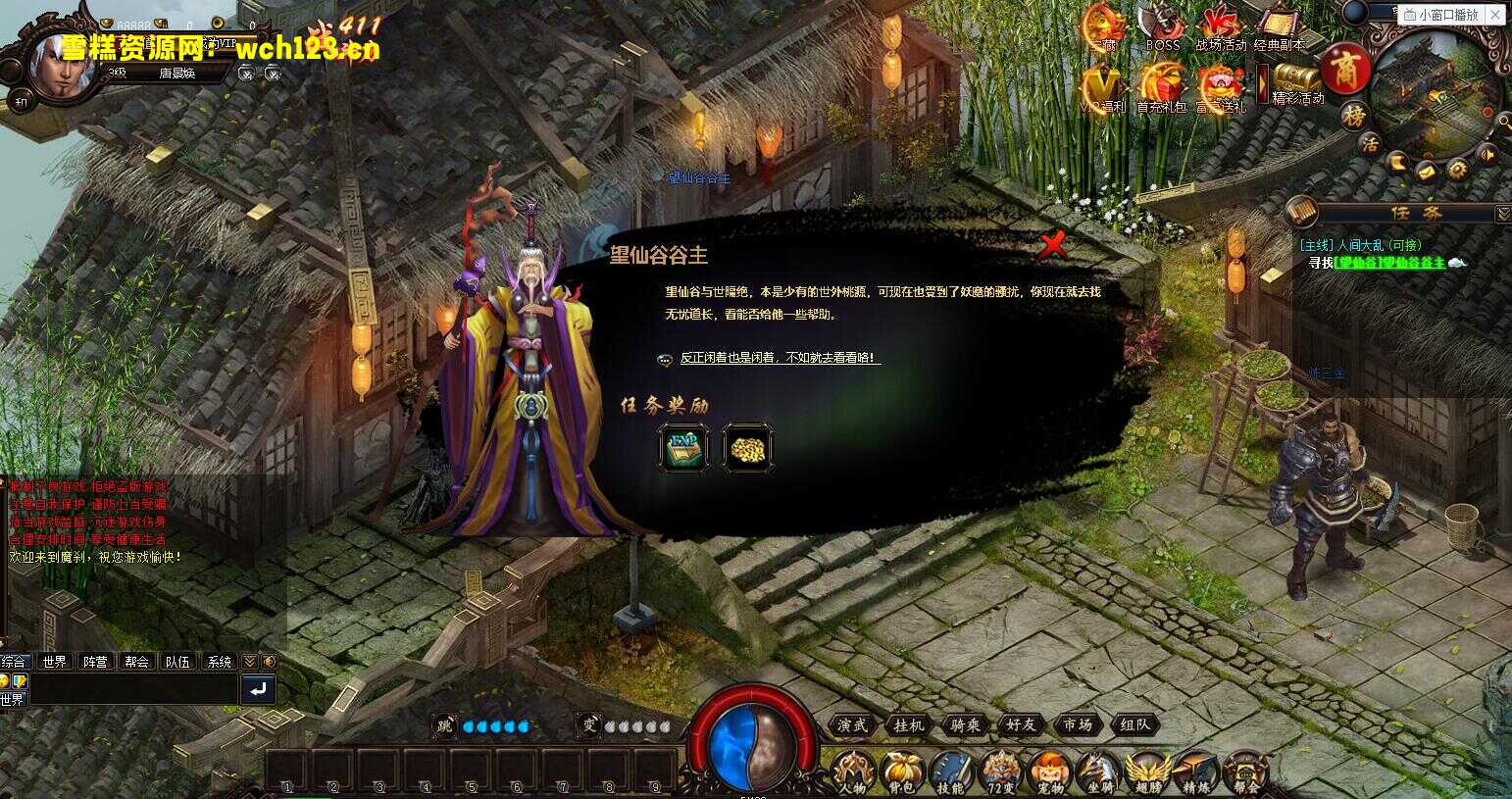Image resolution: width=1512 pixels, height=799 pixels.
Task: Open the 世界 channel selector below chat tabs
Action: (13, 698)
